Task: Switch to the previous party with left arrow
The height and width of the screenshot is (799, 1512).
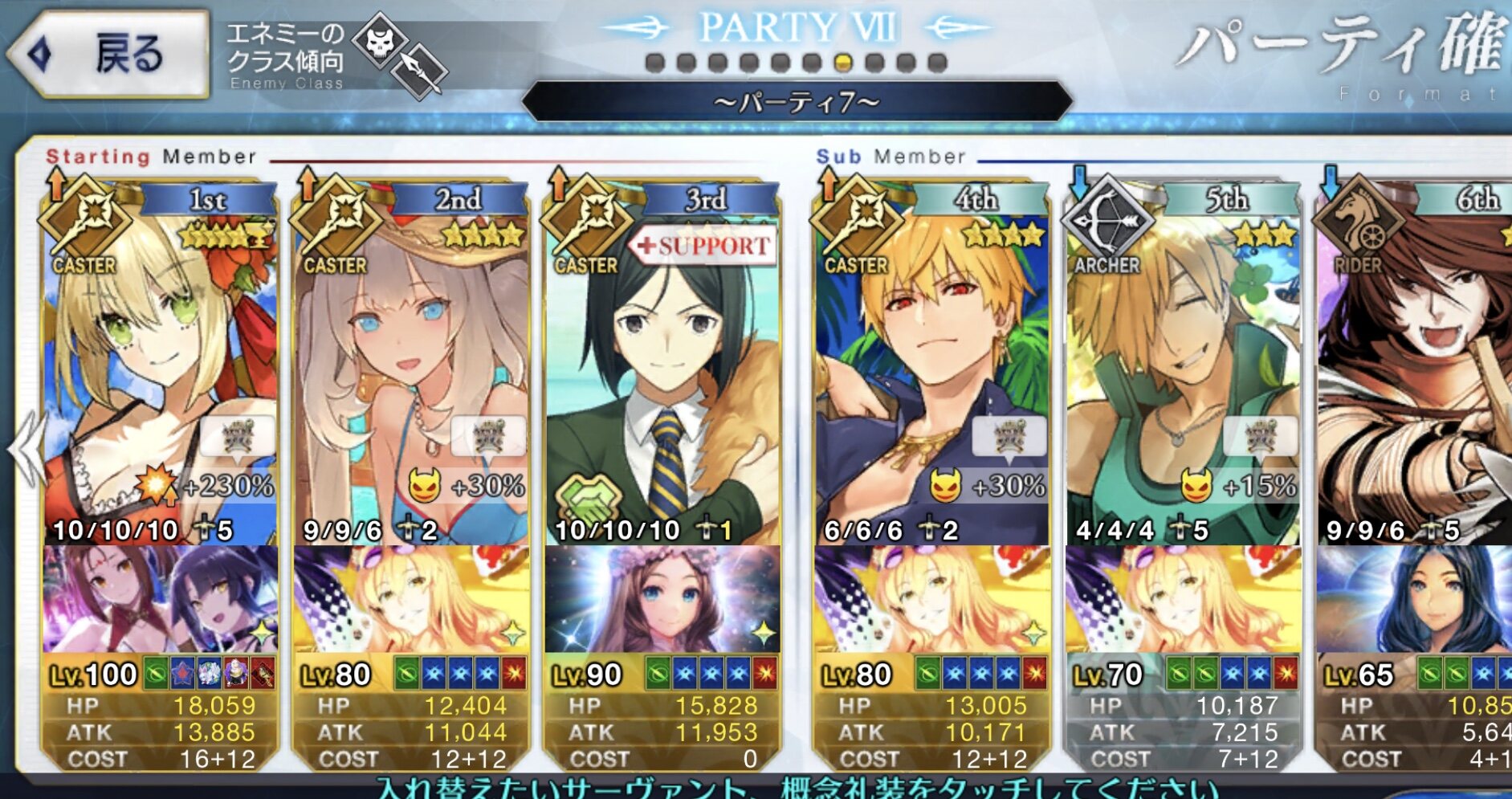Action: 26,450
